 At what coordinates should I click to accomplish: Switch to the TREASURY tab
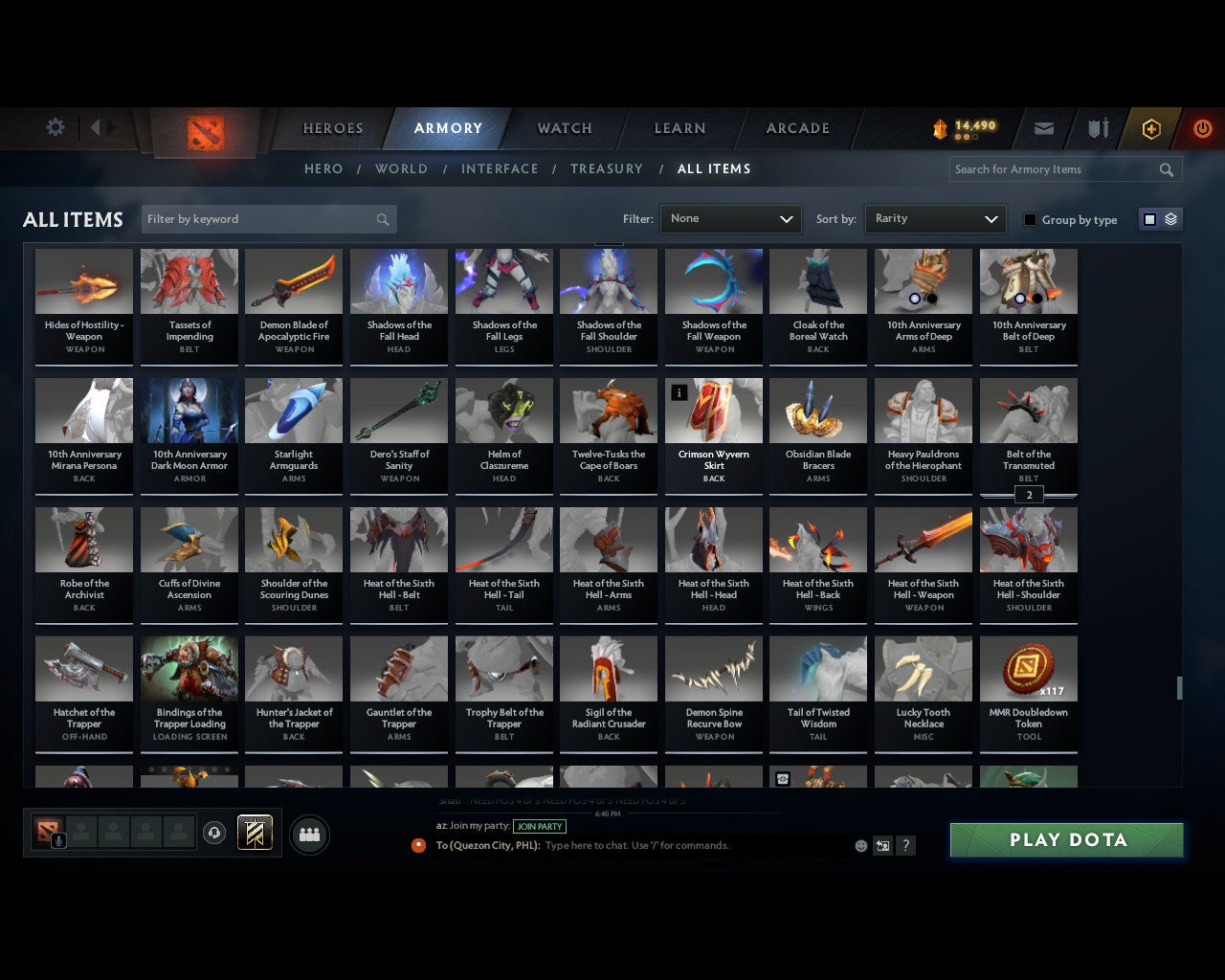coord(607,168)
